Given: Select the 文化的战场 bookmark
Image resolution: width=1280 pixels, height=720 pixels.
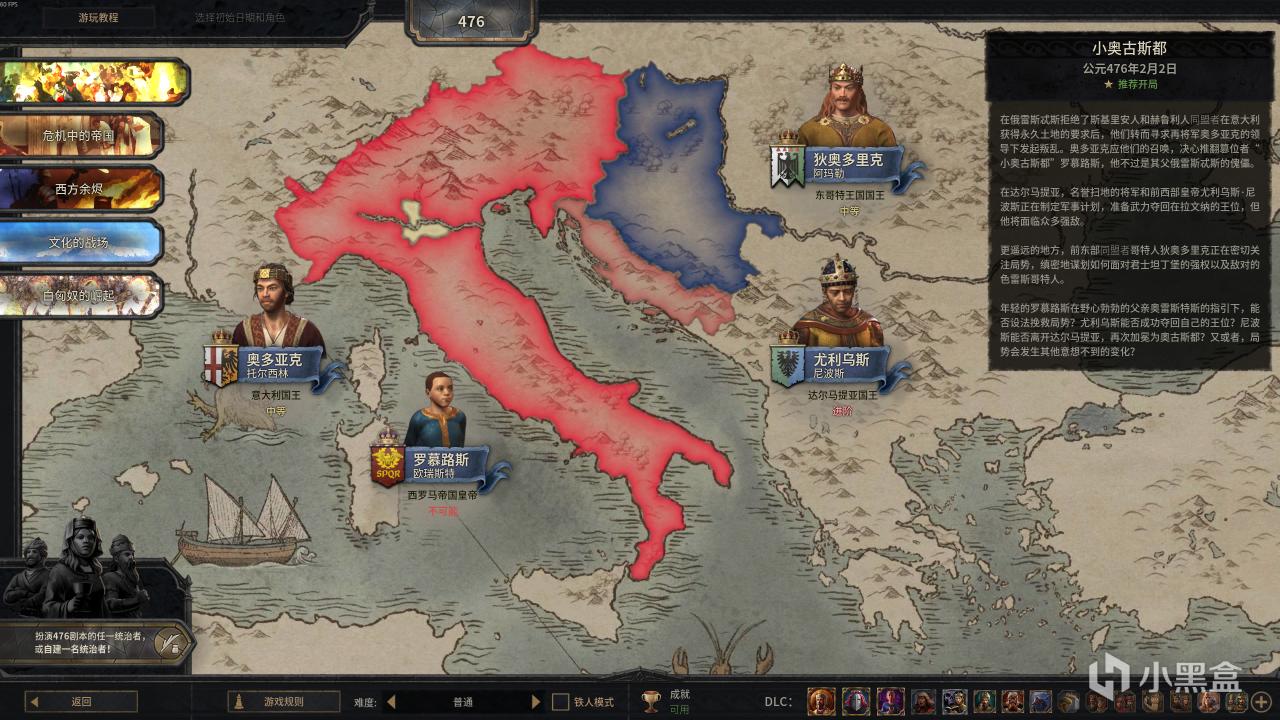Looking at the screenshot, I should pos(80,242).
